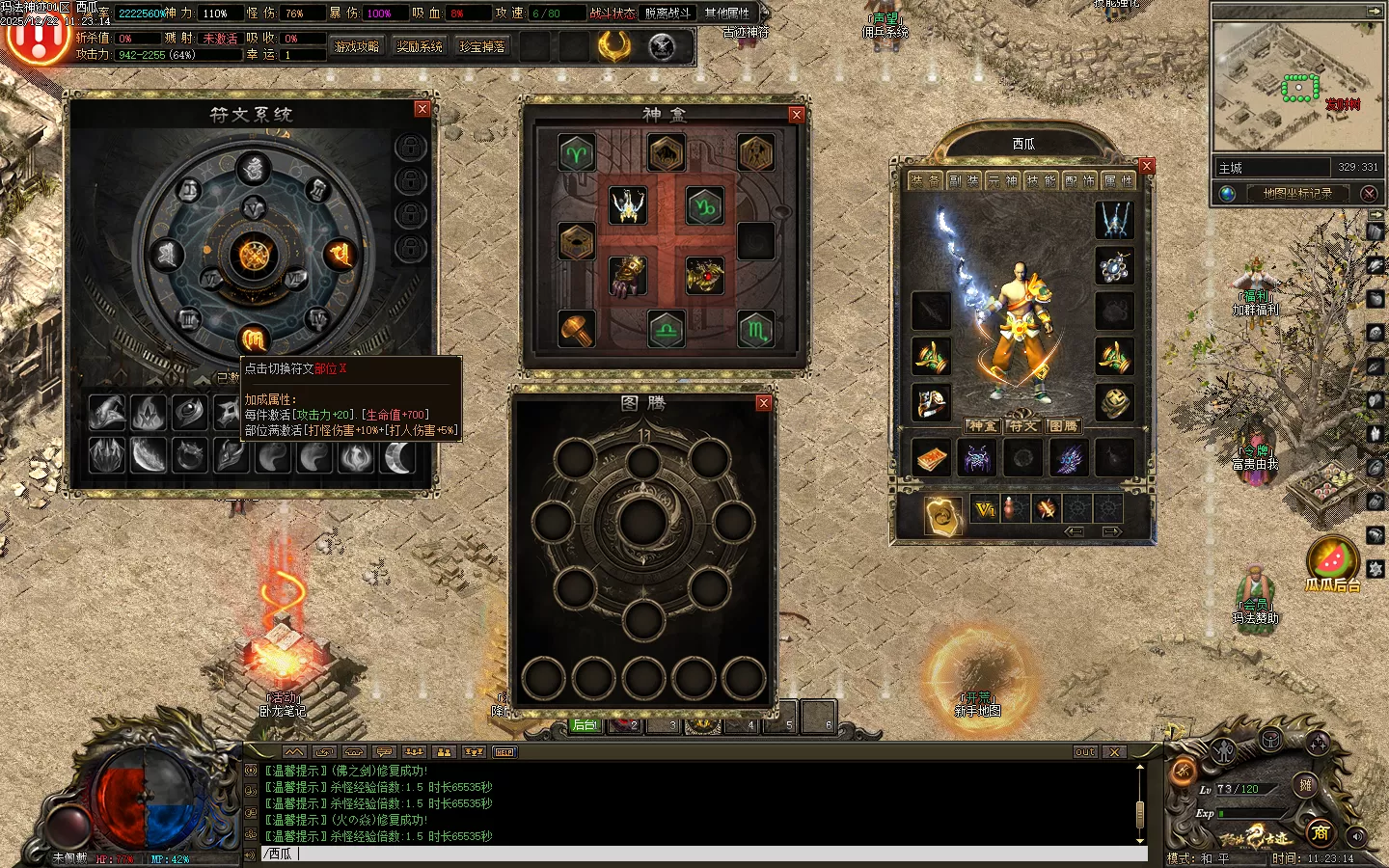
Task: Show the 珍宝掉落 treasure drops
Action: 482,46
